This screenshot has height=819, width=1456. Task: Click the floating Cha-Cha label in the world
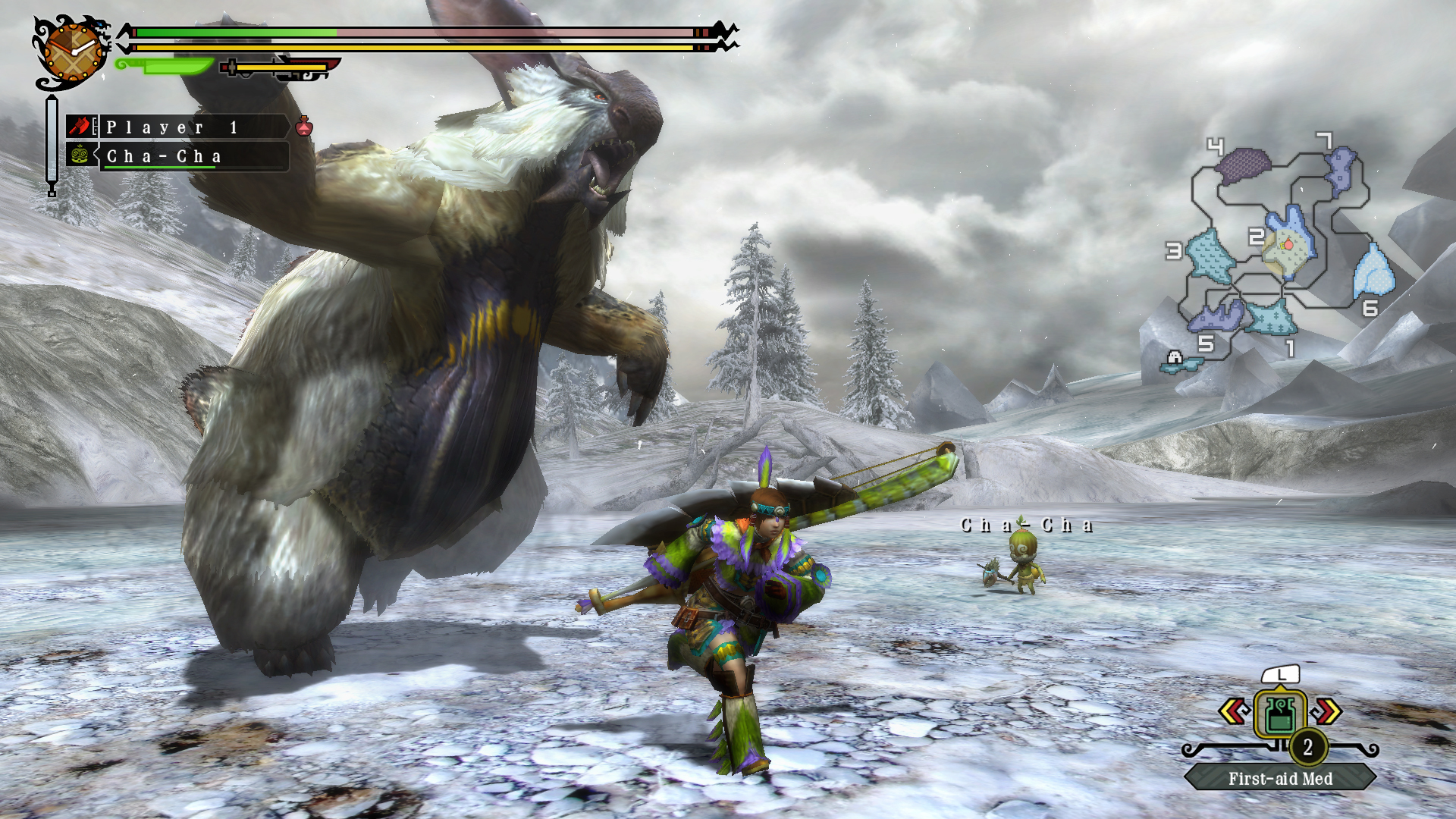(x=1026, y=523)
